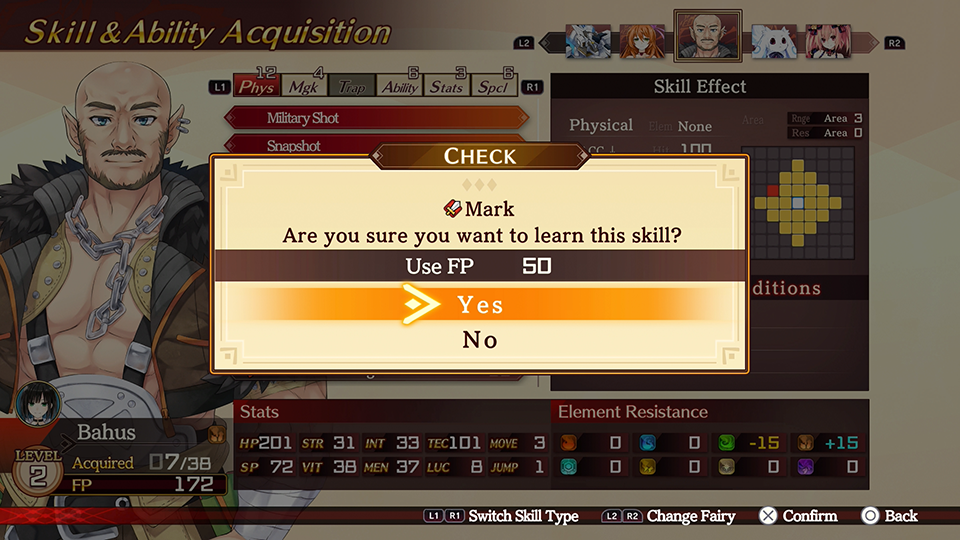Screen dimensions: 960x540
Task: Choose No to cancel learning
Action: click(x=480, y=340)
